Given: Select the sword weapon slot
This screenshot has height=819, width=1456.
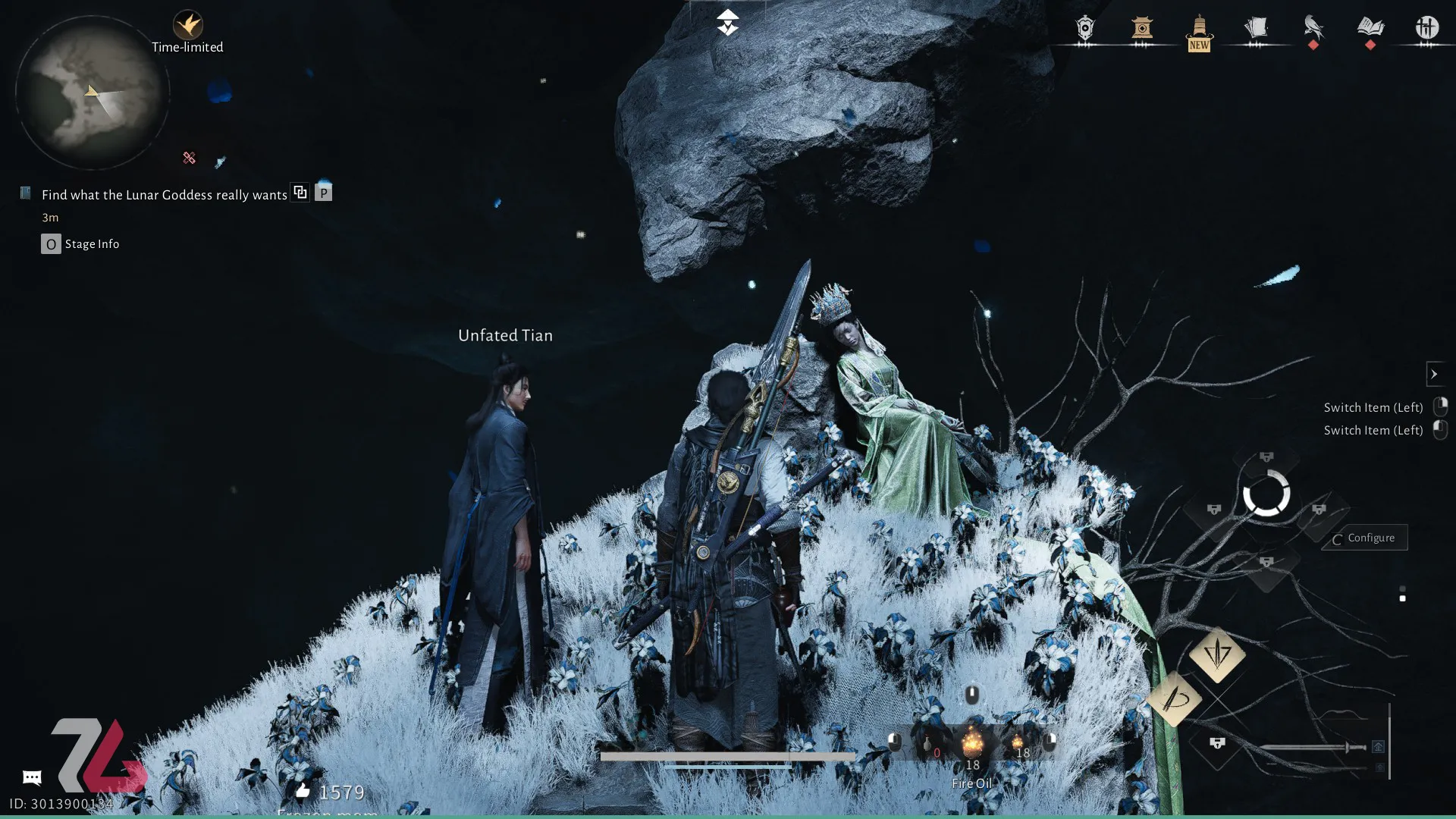Looking at the screenshot, I should click(x=1313, y=748).
